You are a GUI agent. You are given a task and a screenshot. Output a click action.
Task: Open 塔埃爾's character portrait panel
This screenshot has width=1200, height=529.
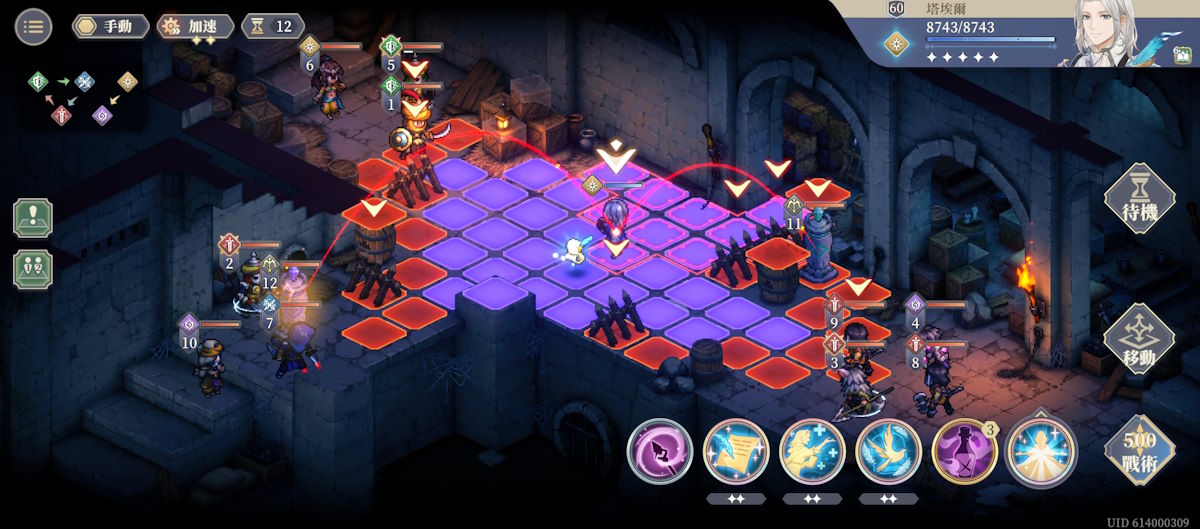(1103, 35)
